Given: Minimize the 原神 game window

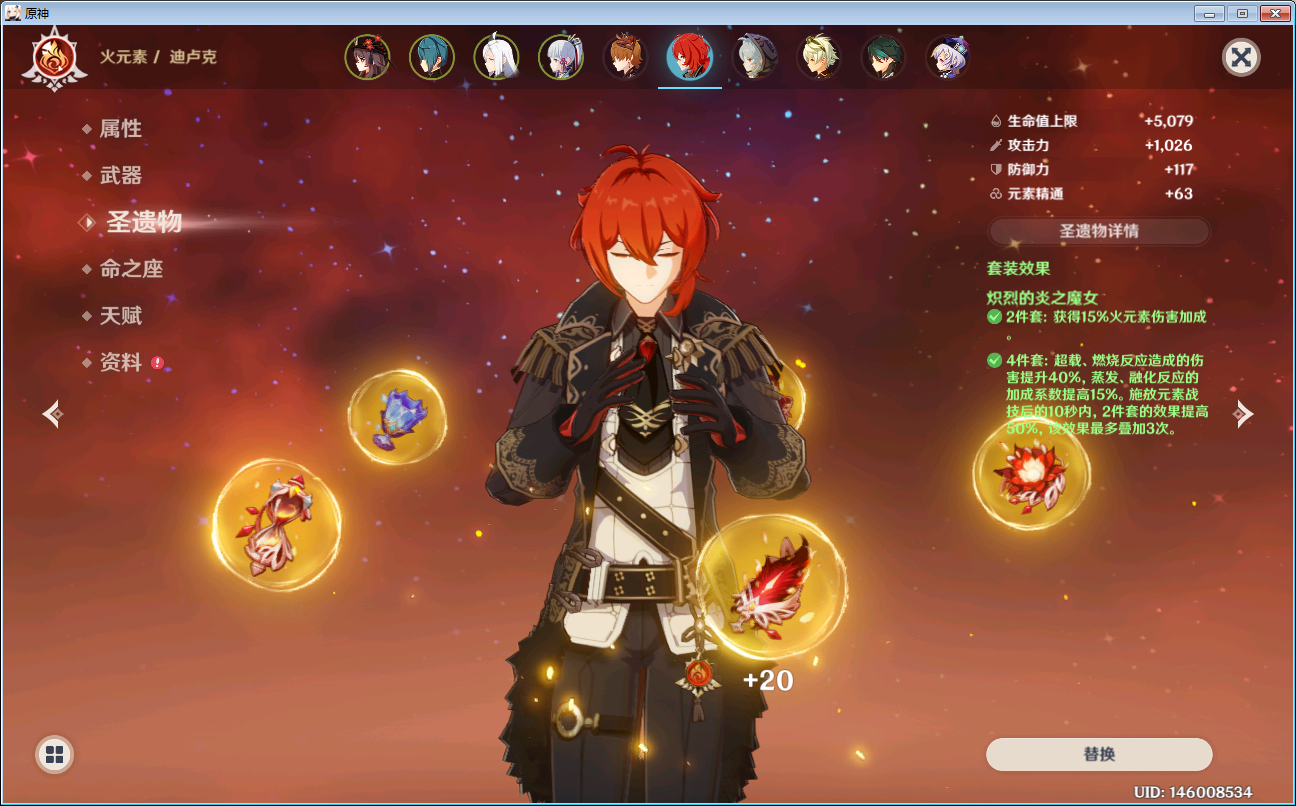Looking at the screenshot, I should tap(1210, 13).
